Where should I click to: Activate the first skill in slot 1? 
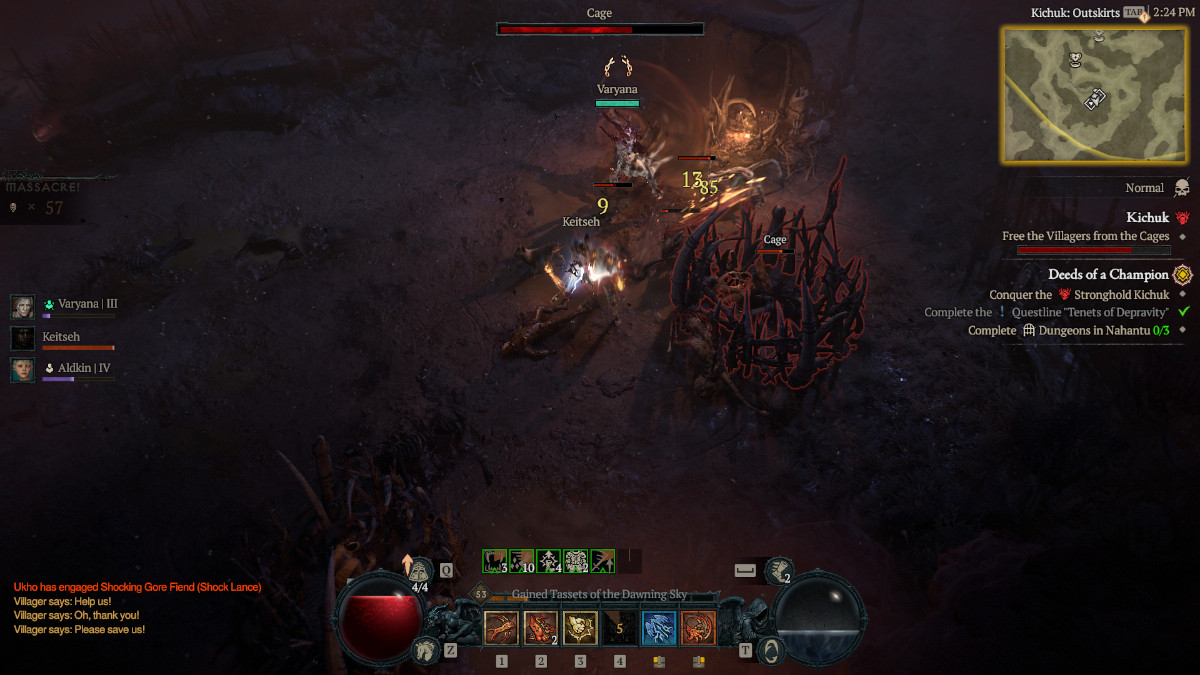pos(501,628)
